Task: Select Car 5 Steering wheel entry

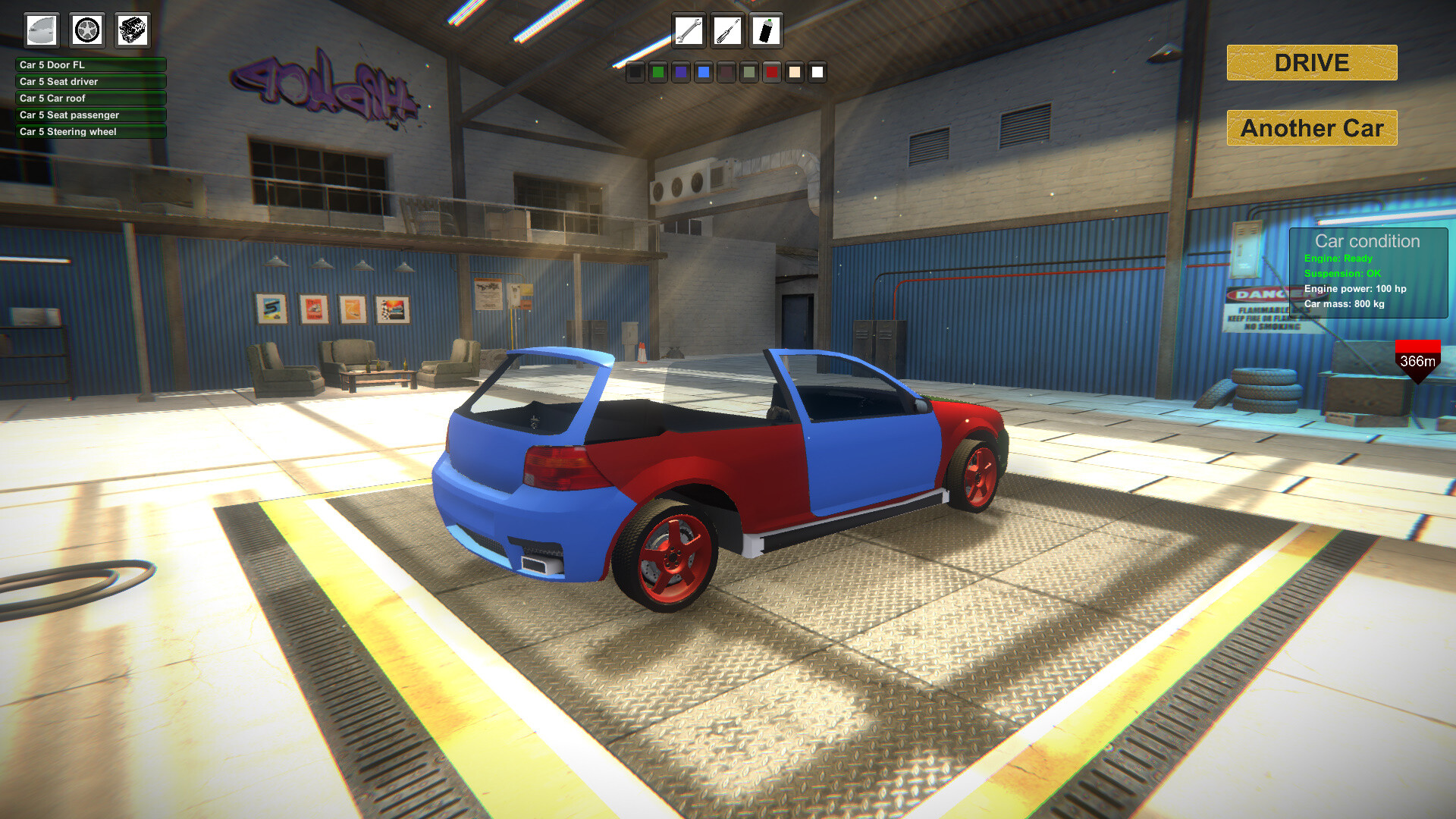Action: [90, 132]
